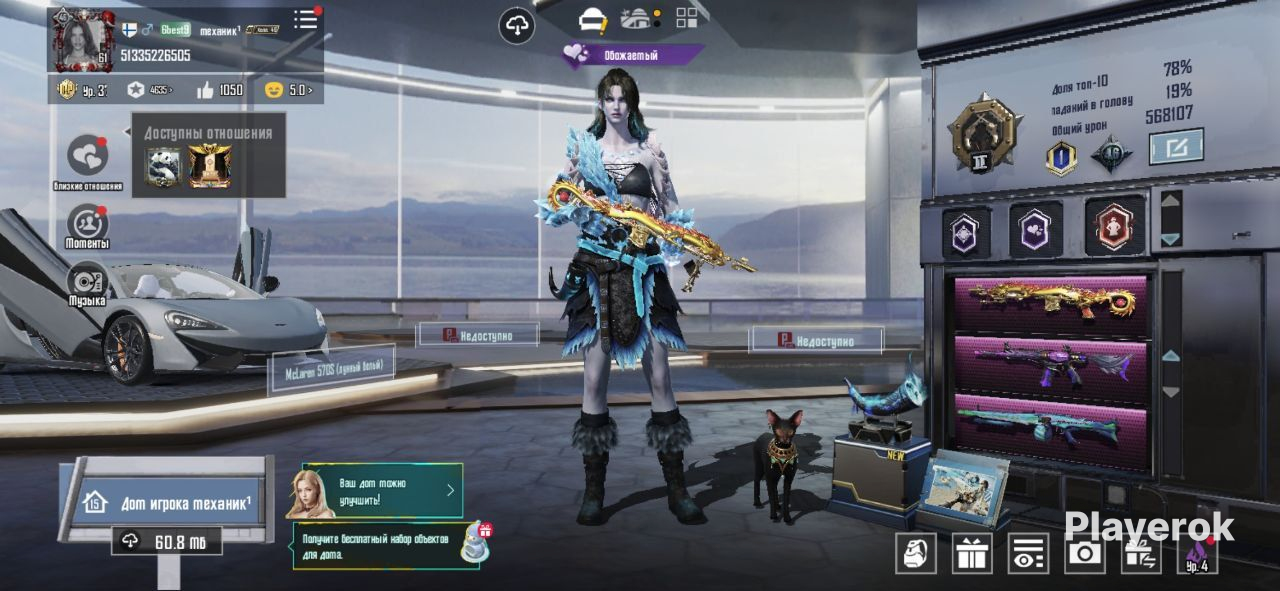This screenshot has width=1280, height=591.
Task: Open the purple Ур. 4 level icon
Action: [x=1197, y=554]
